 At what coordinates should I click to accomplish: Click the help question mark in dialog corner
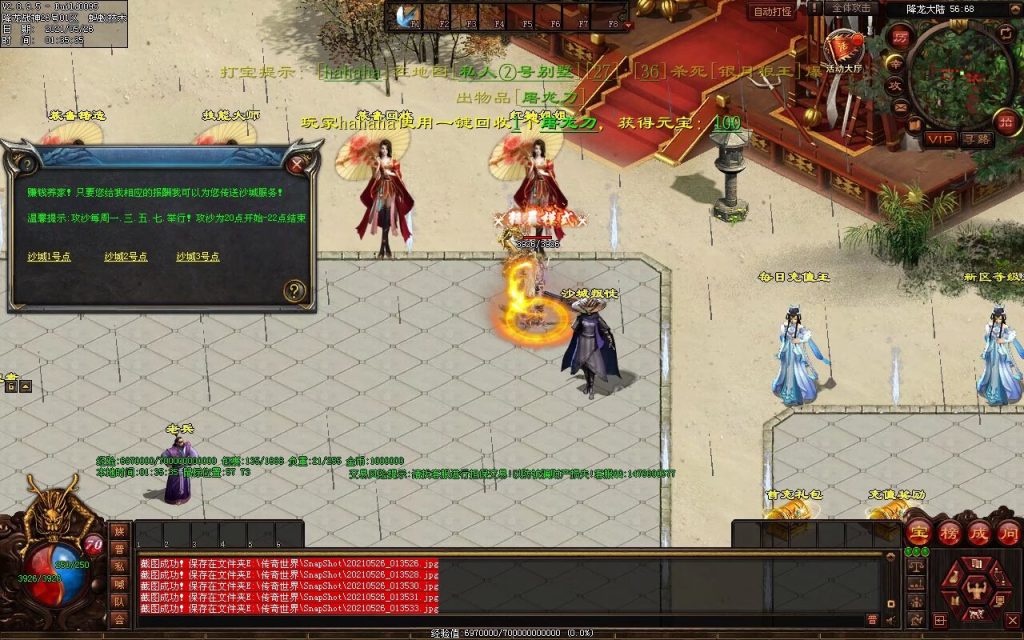294,291
